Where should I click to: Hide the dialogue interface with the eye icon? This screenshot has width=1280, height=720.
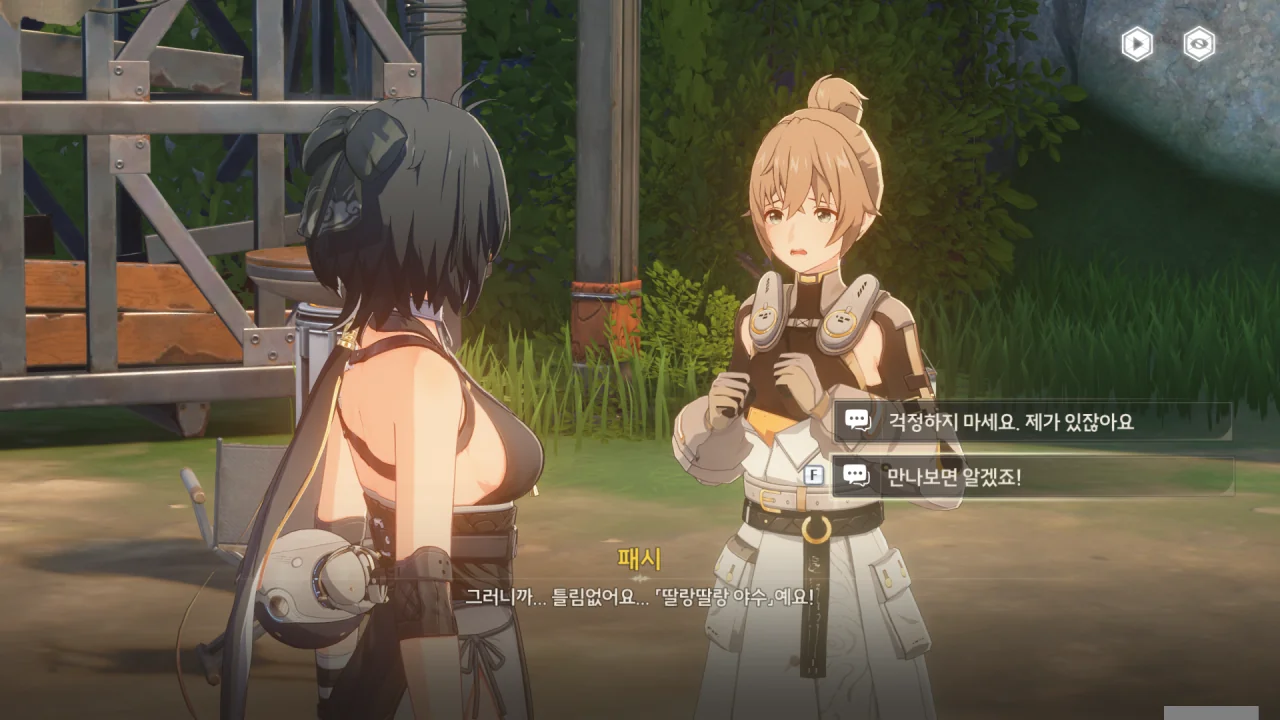pos(1199,44)
